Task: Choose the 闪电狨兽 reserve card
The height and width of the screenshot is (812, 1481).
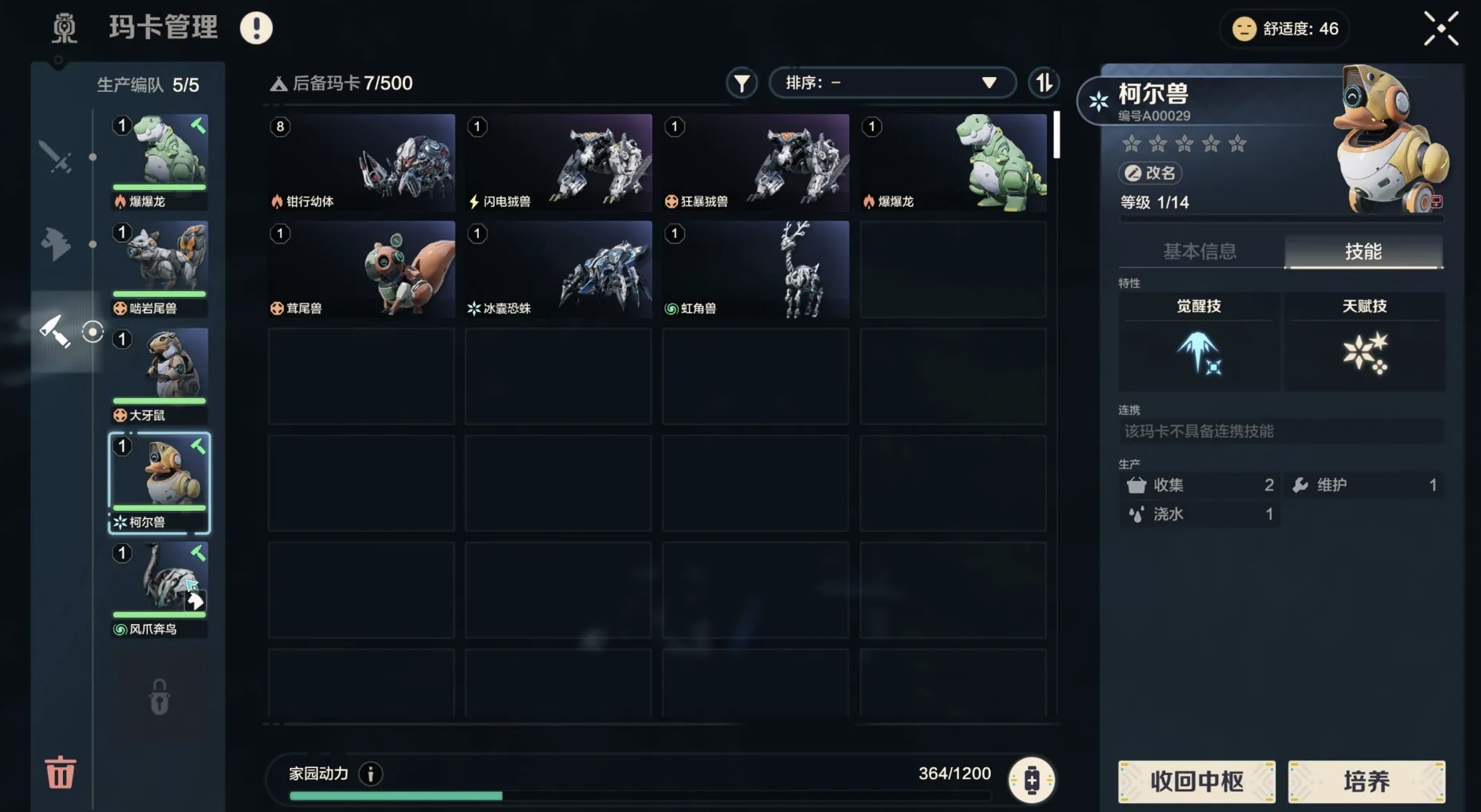Action: click(558, 163)
